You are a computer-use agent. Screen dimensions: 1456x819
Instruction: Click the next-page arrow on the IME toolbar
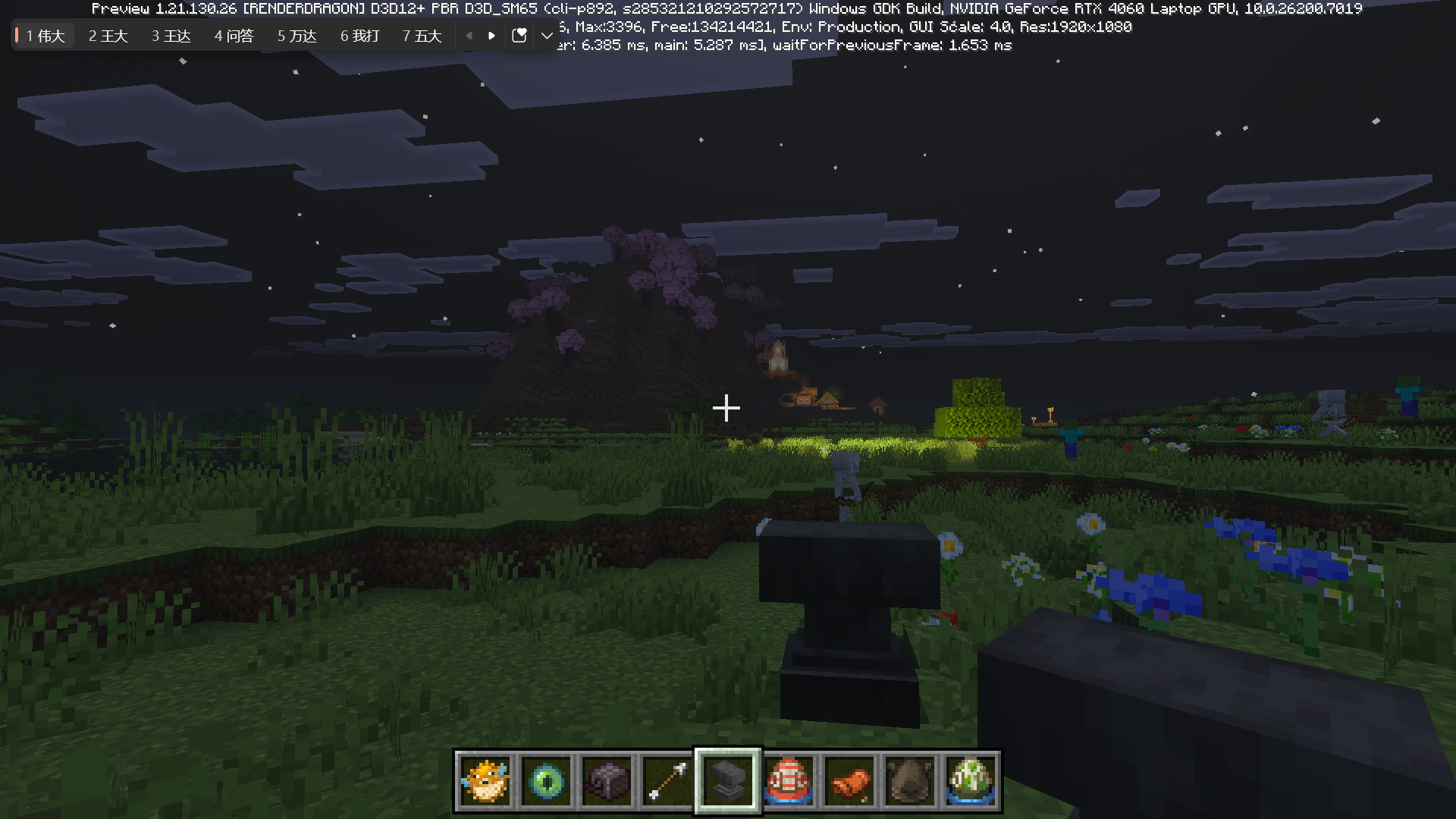(x=491, y=35)
